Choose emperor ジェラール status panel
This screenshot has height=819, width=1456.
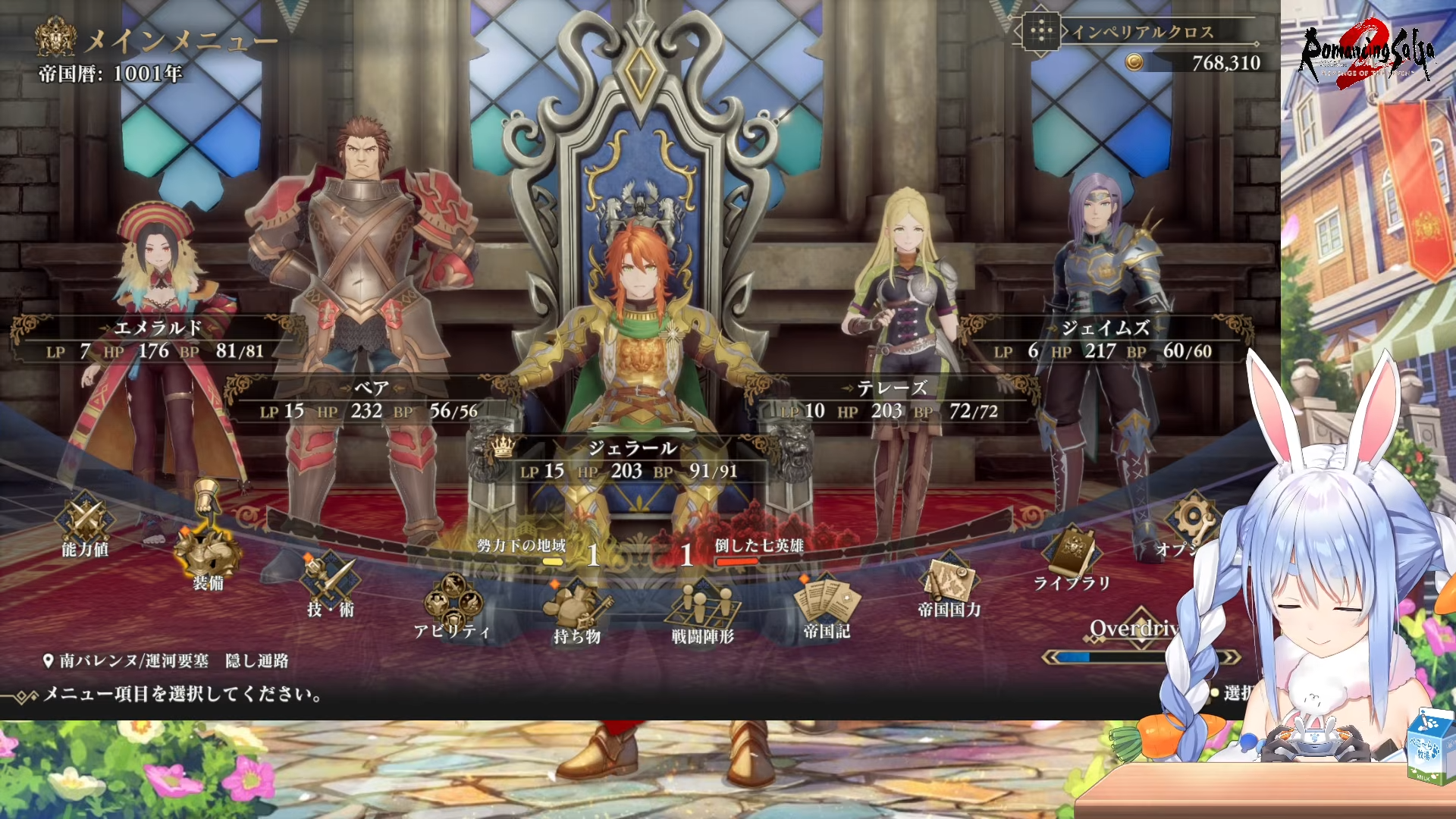(x=631, y=460)
